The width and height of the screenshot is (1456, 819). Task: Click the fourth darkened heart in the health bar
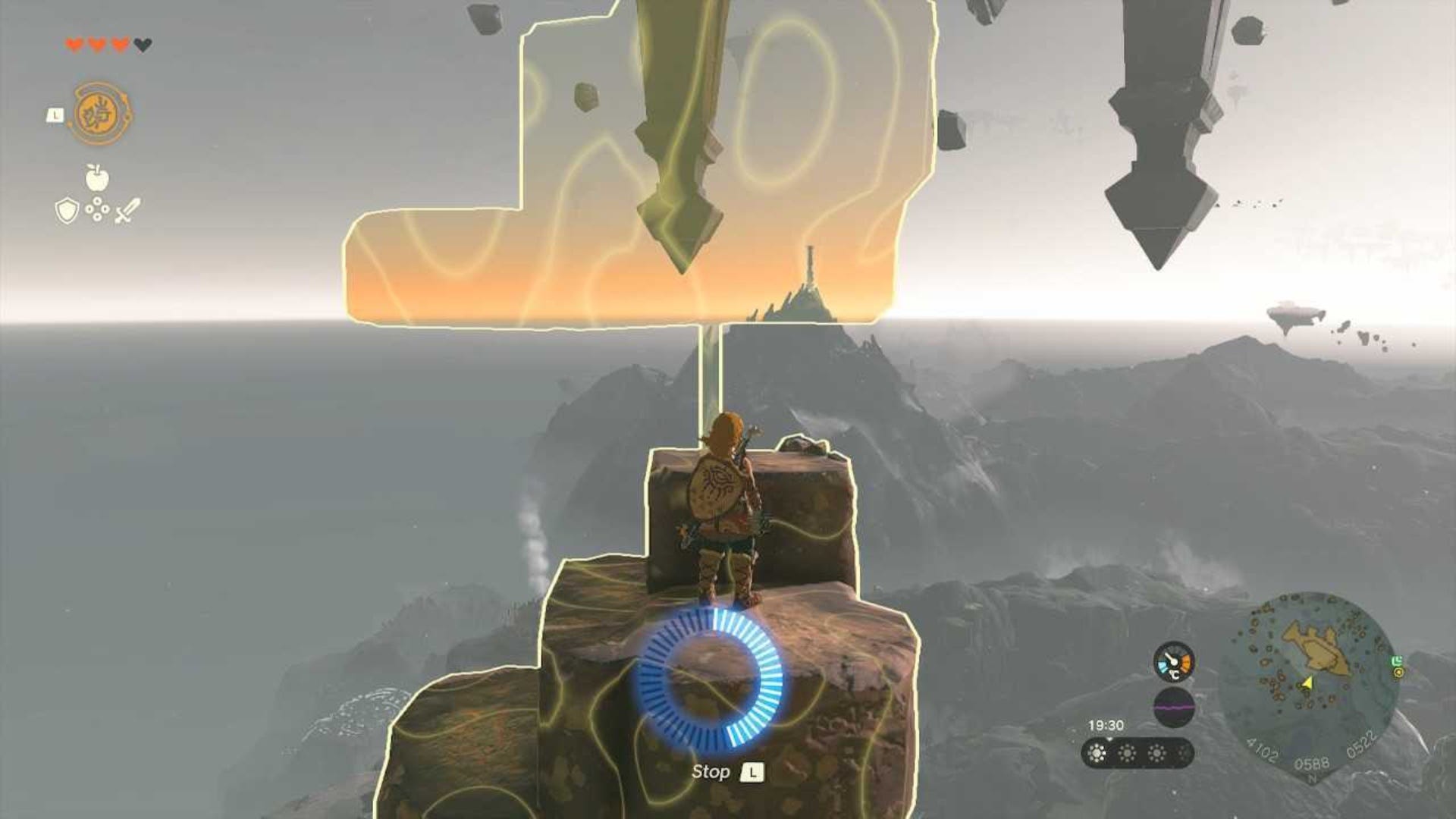point(143,43)
